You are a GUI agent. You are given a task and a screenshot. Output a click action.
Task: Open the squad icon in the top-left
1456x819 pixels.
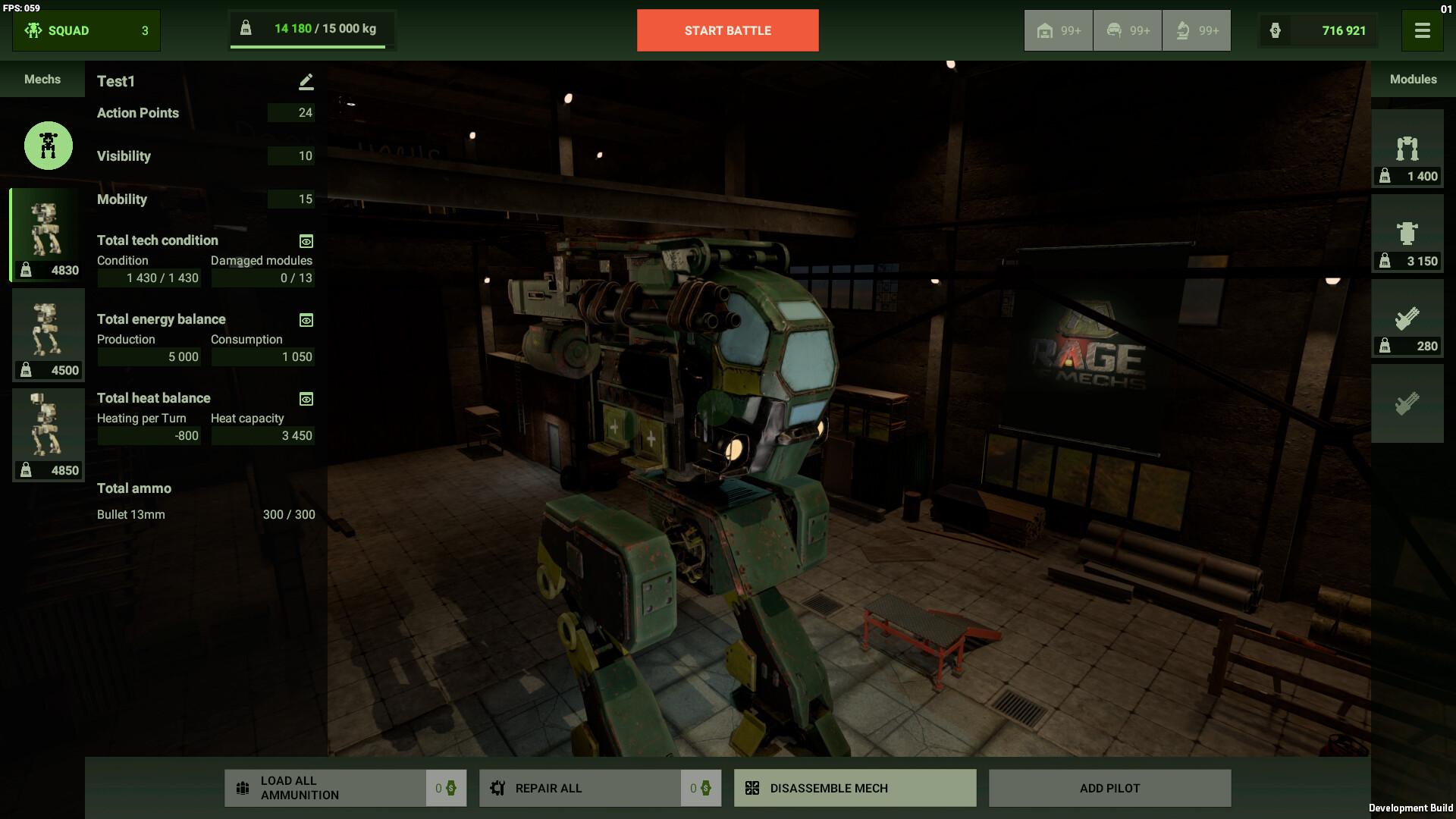click(x=33, y=30)
